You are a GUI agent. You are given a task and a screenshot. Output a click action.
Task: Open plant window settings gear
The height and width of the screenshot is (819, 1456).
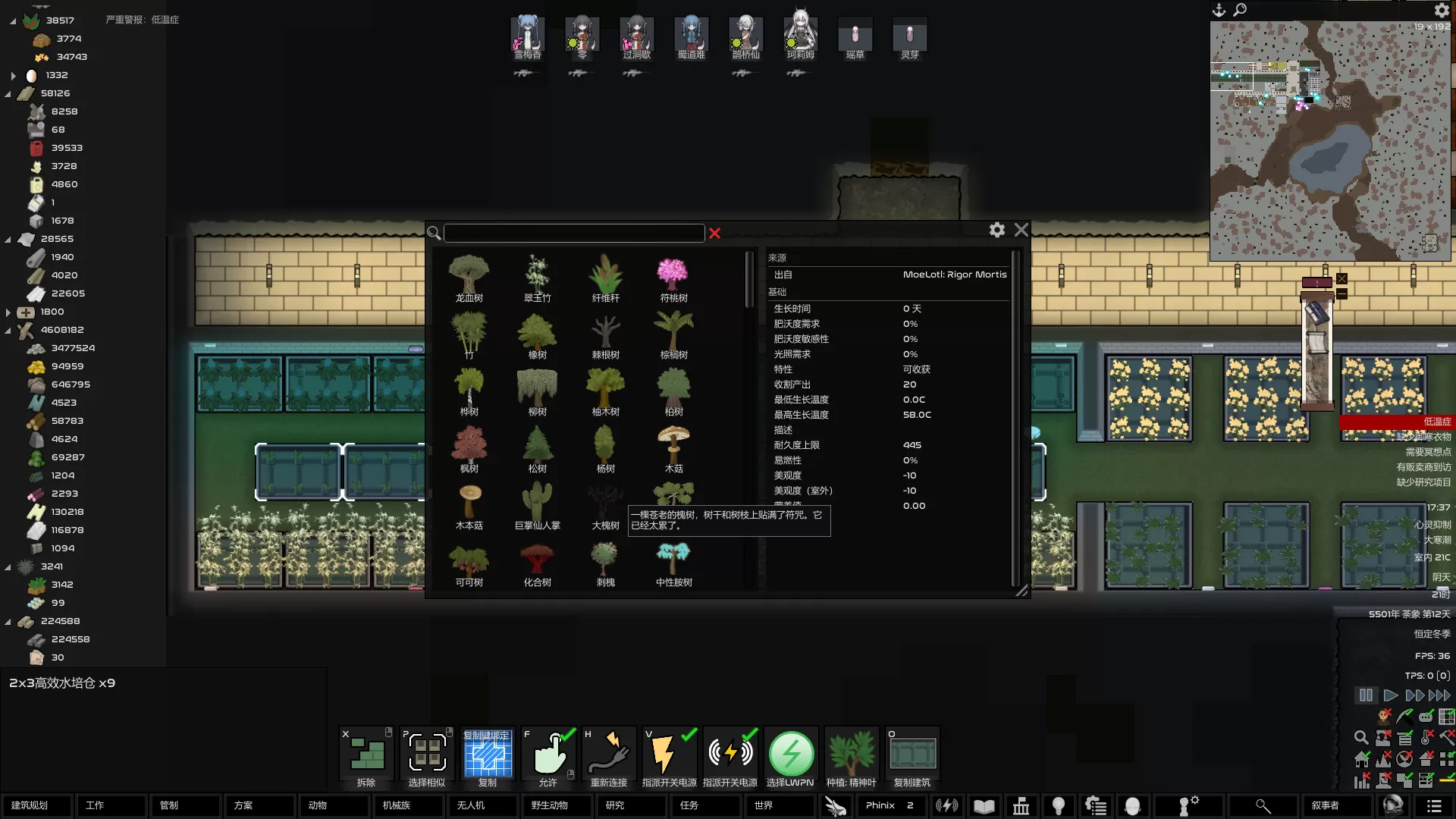point(997,230)
